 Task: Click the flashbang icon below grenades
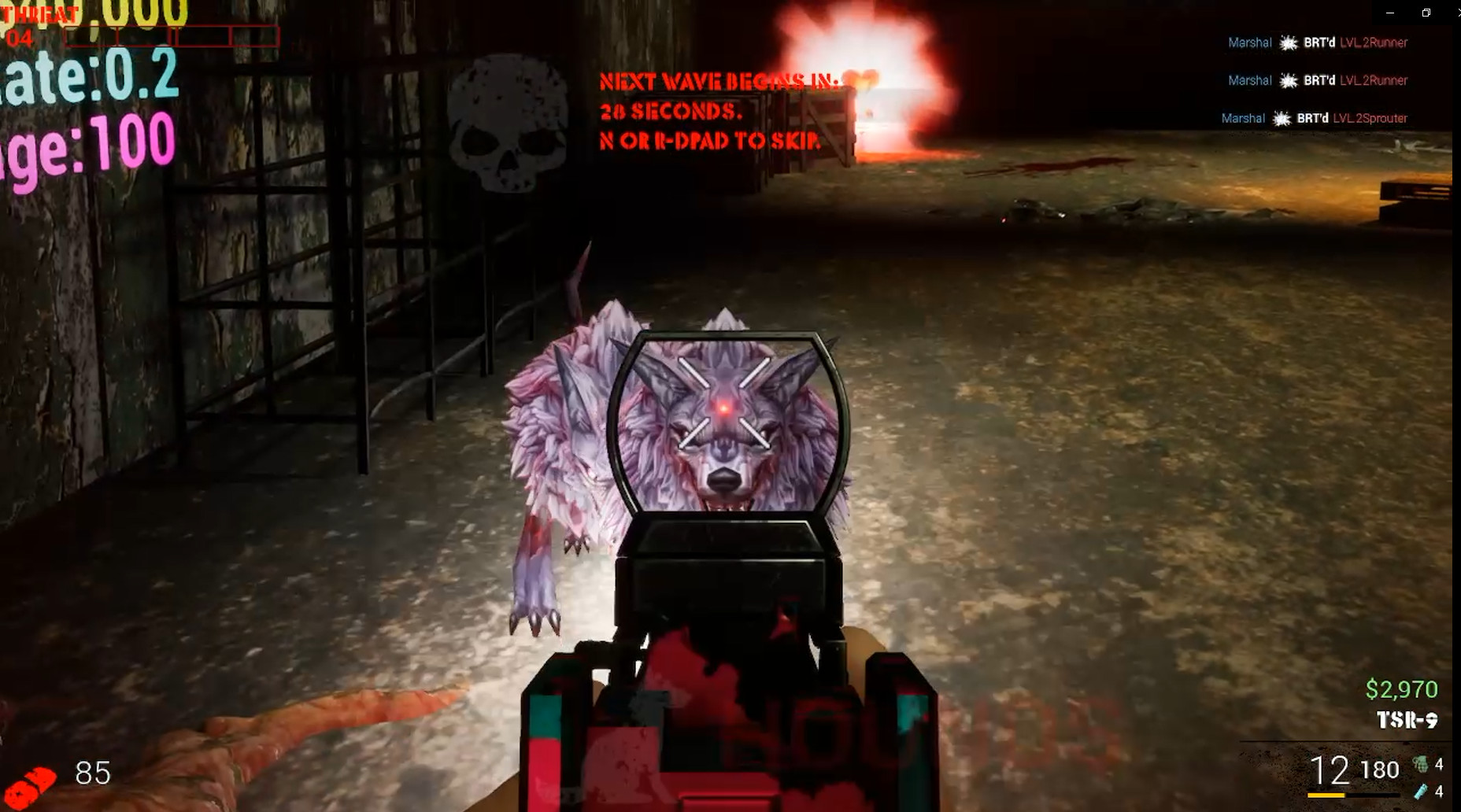pos(1420,793)
